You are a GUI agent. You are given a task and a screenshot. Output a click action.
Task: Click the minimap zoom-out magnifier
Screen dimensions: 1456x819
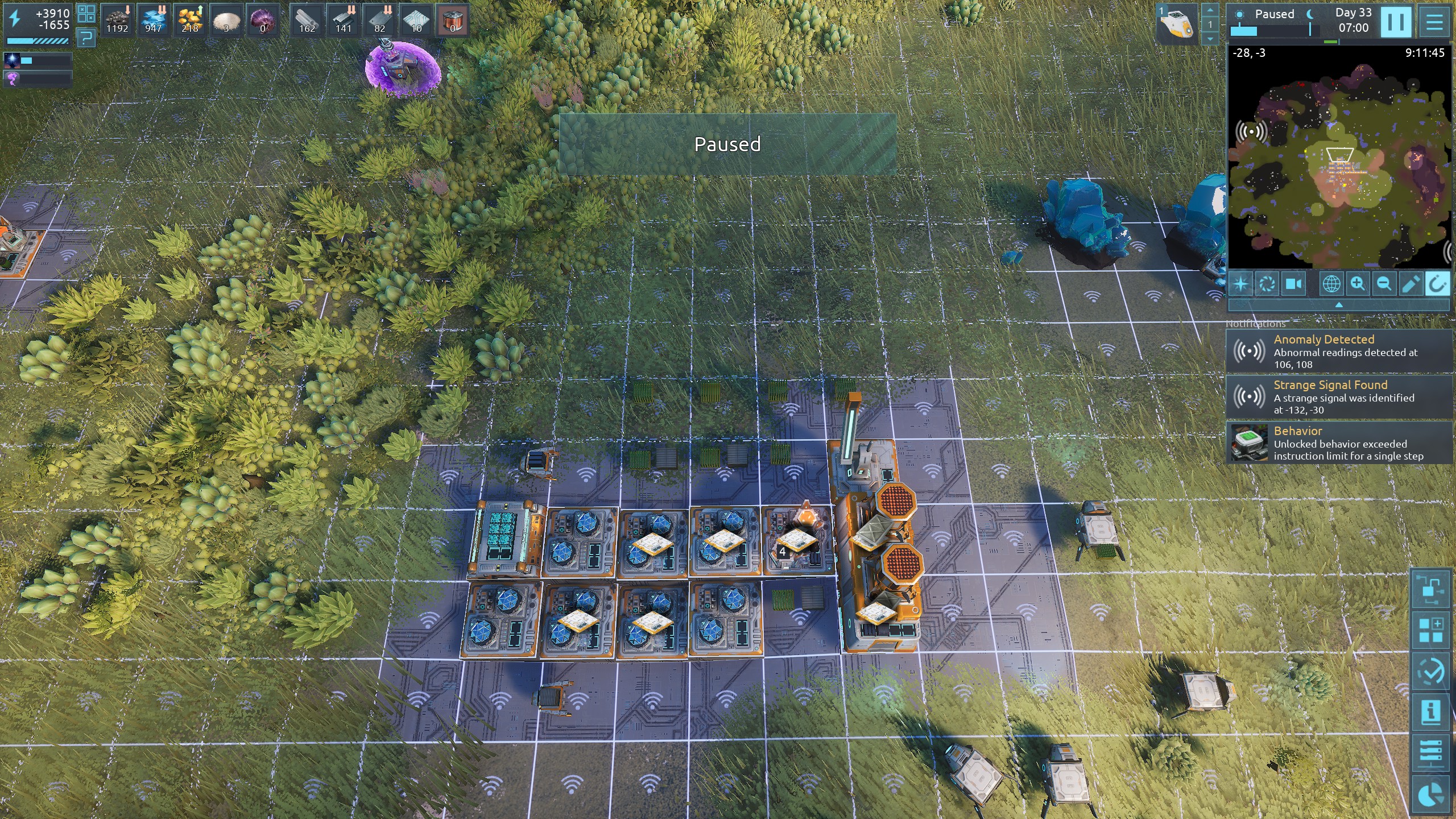(1384, 284)
